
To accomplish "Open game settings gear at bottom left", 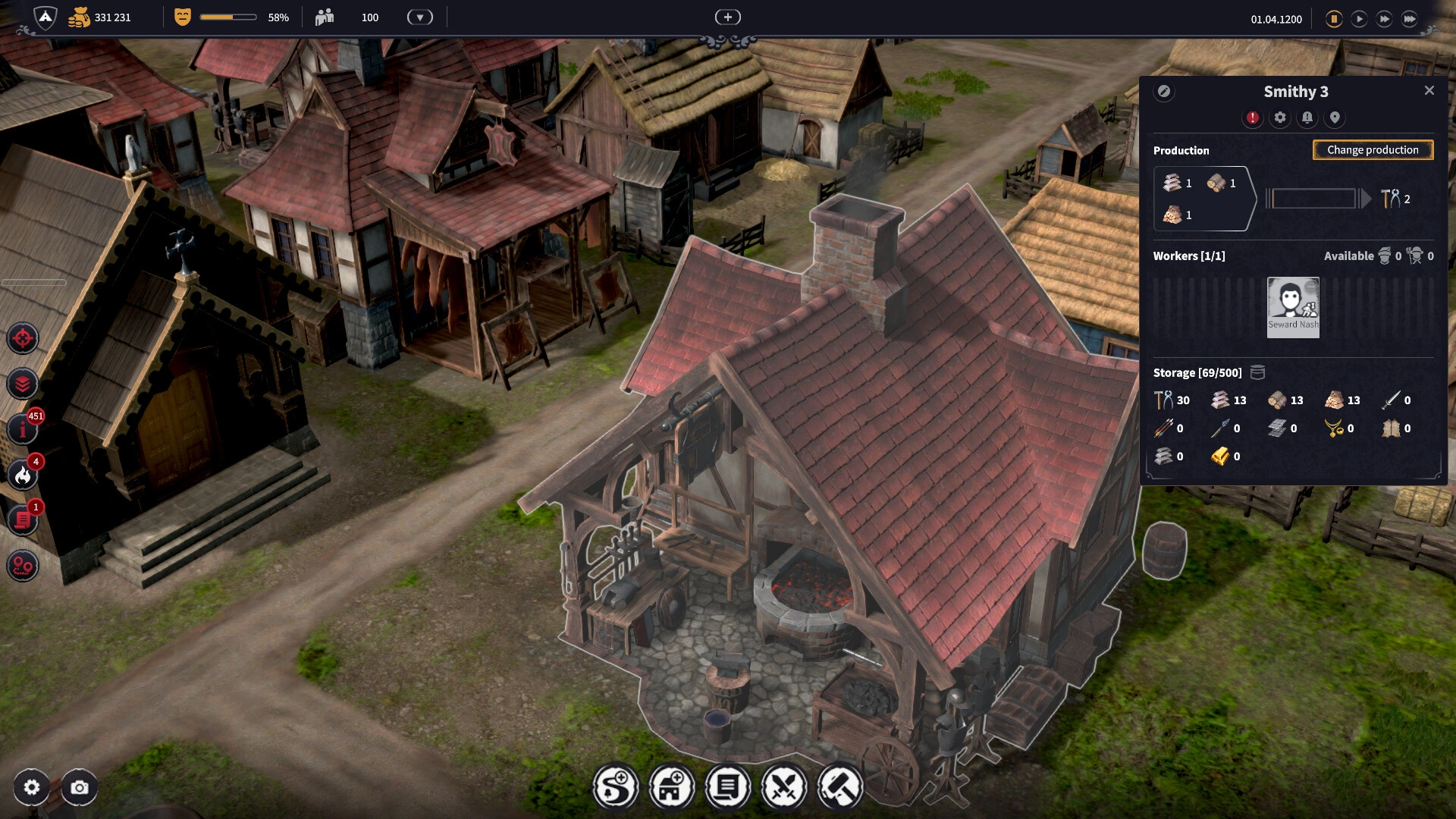I will 32,788.
